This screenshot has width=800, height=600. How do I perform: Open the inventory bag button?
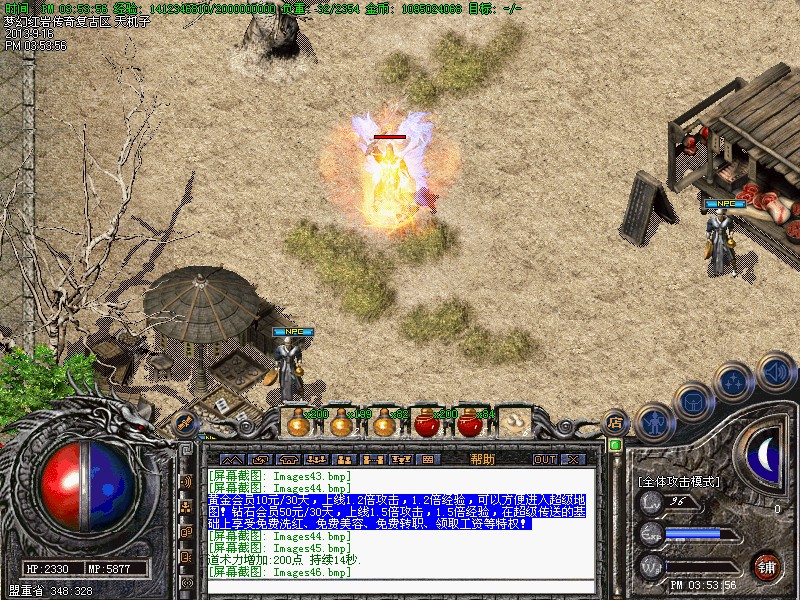(692, 402)
